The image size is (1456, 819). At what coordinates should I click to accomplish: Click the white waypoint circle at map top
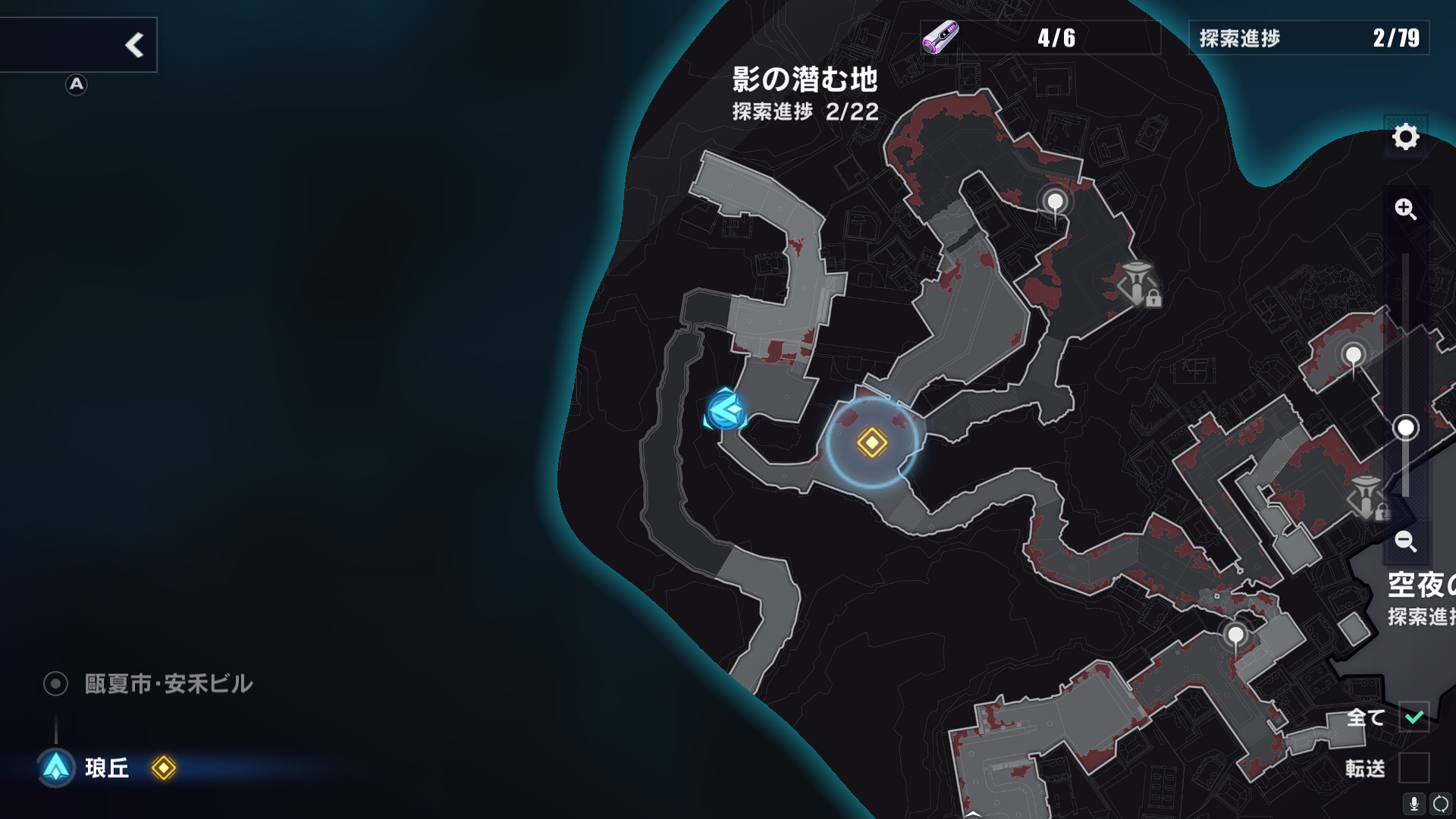pyautogui.click(x=1053, y=201)
